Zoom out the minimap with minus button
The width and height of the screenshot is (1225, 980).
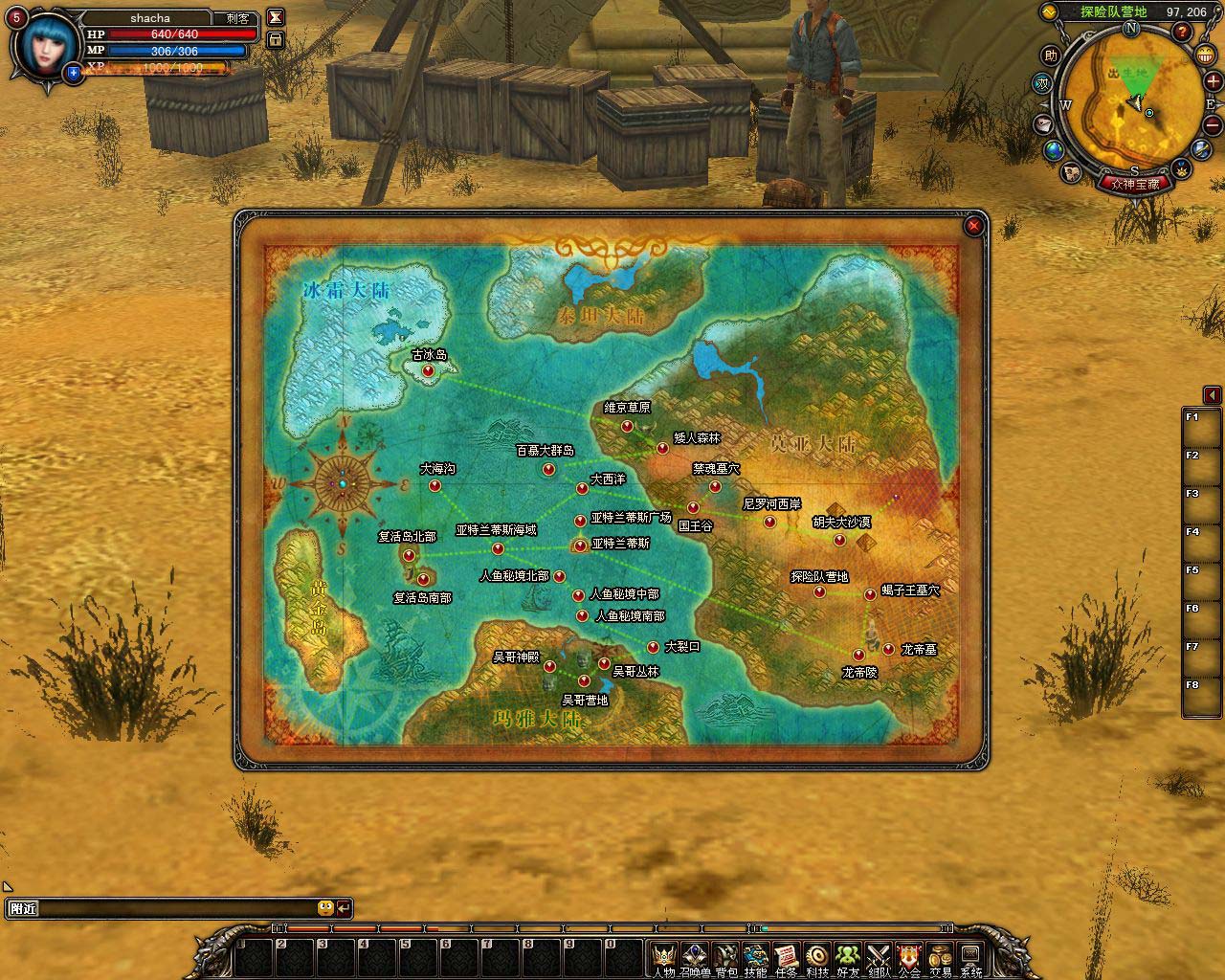[x=1213, y=125]
